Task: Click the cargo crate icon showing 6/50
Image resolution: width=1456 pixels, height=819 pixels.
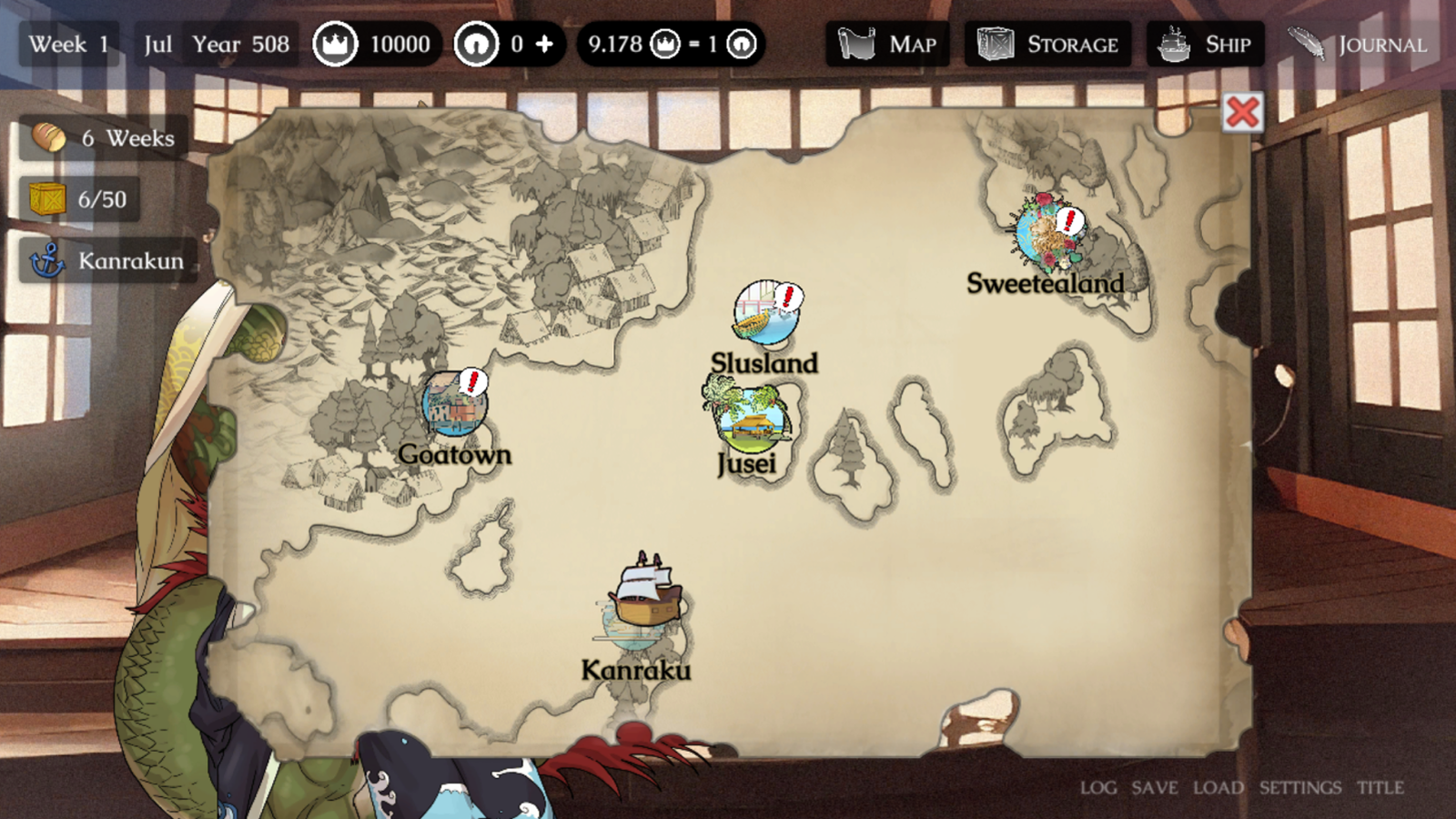Action: click(46, 198)
